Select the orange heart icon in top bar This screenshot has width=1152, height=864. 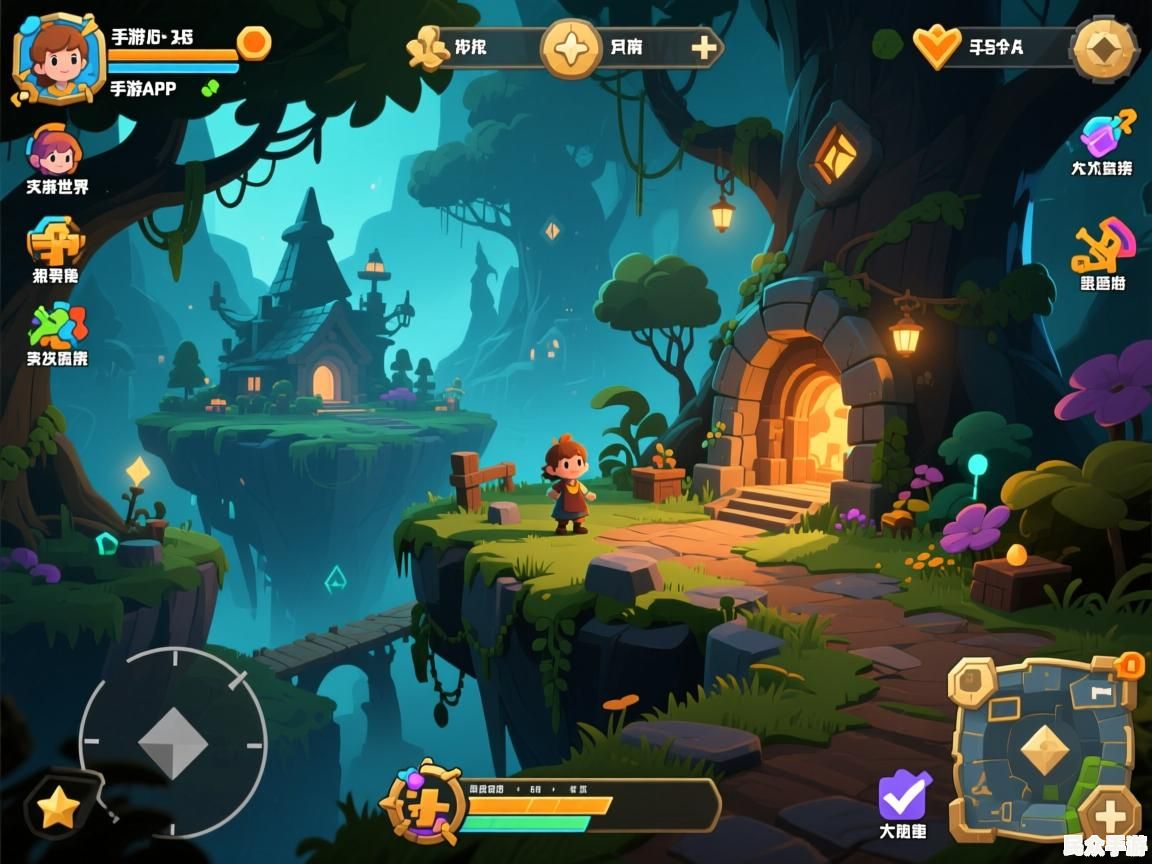[x=936, y=47]
